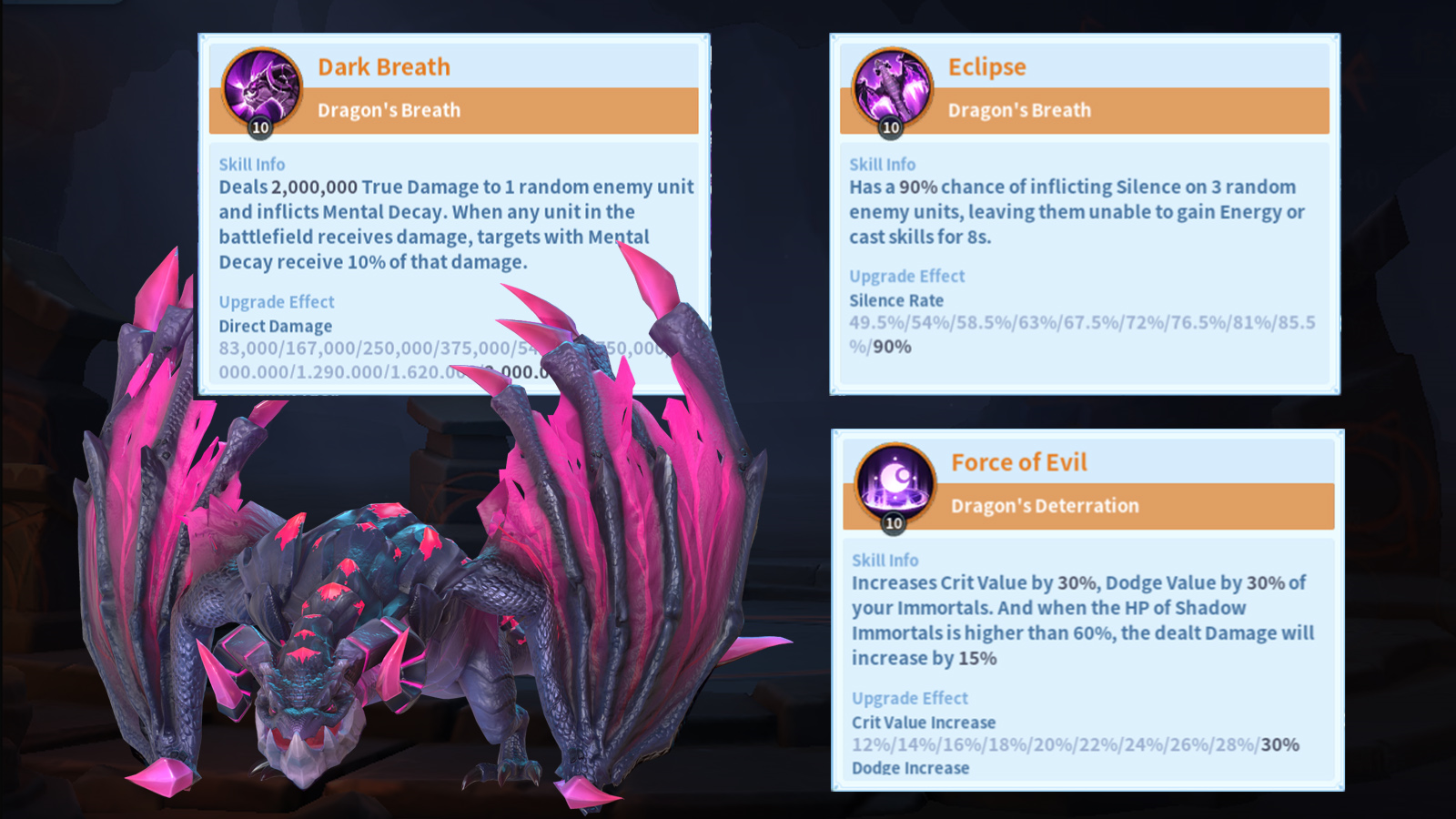This screenshot has height=819, width=1456.
Task: Toggle the Direct Damage values list
Action: (x=275, y=326)
